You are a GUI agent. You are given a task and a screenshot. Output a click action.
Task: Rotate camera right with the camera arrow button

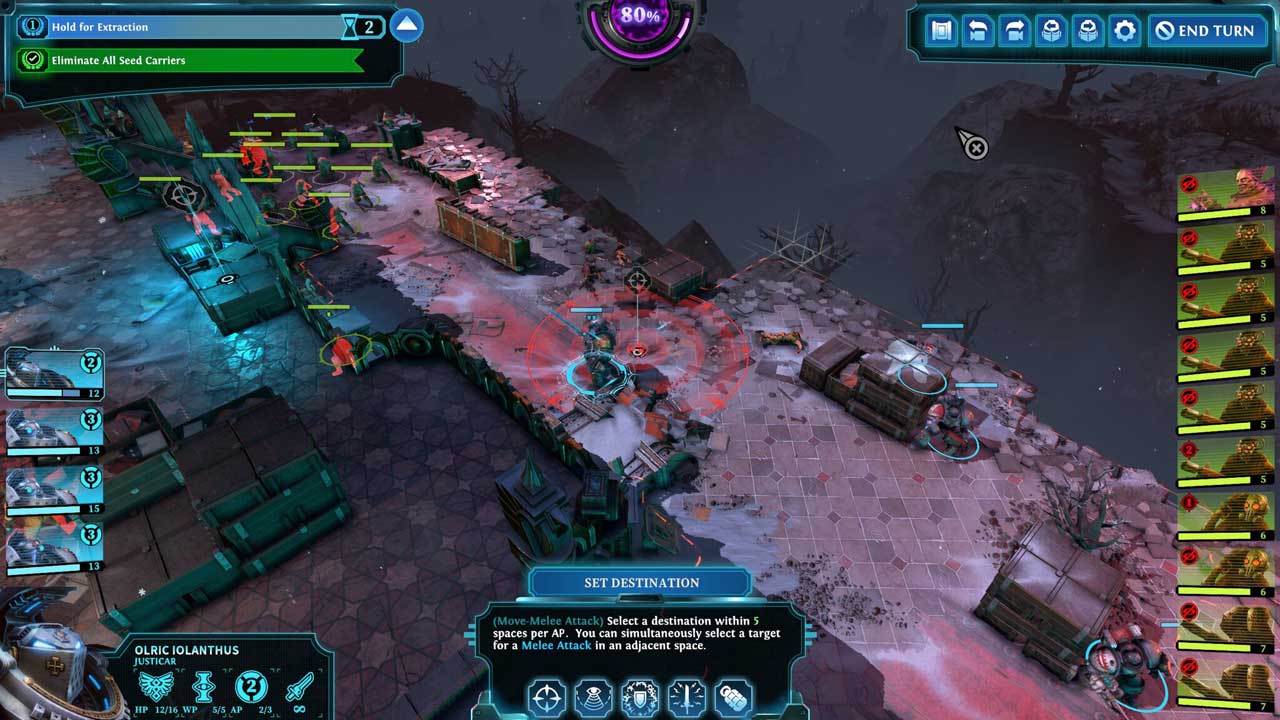coord(1014,31)
